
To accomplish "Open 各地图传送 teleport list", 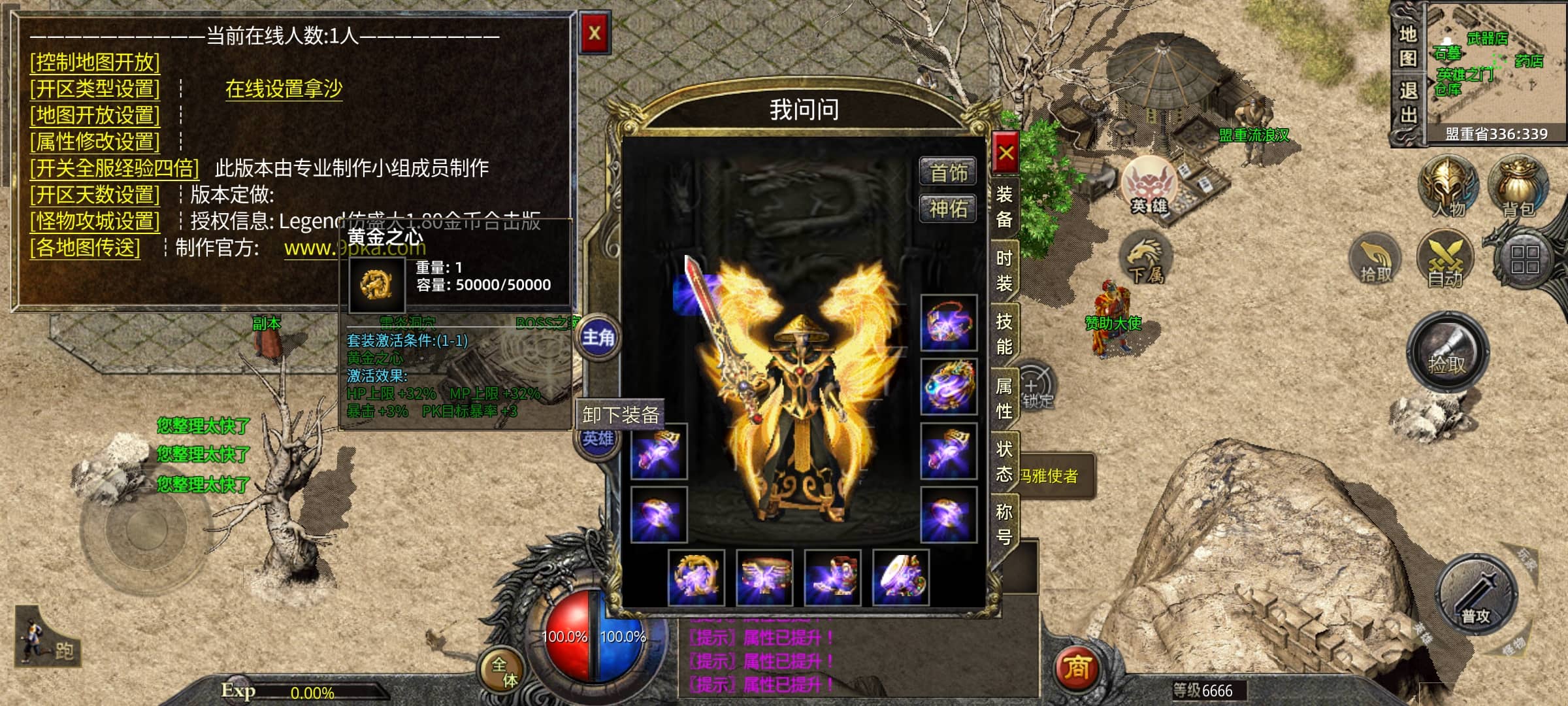I will click(85, 248).
